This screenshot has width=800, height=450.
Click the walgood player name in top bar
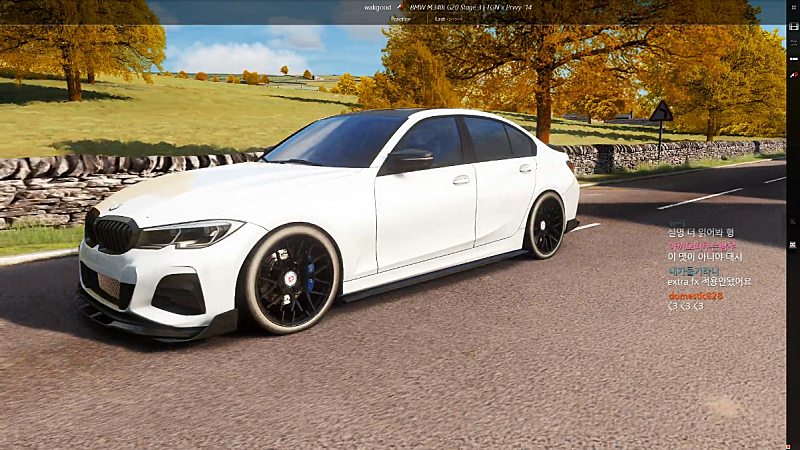[x=377, y=7]
